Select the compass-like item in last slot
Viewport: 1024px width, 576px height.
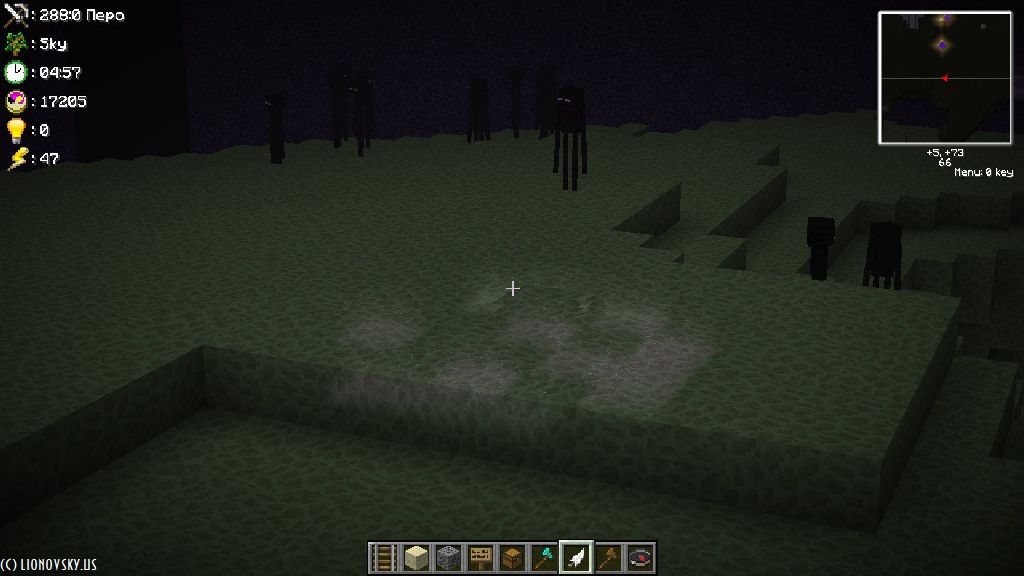[640, 556]
